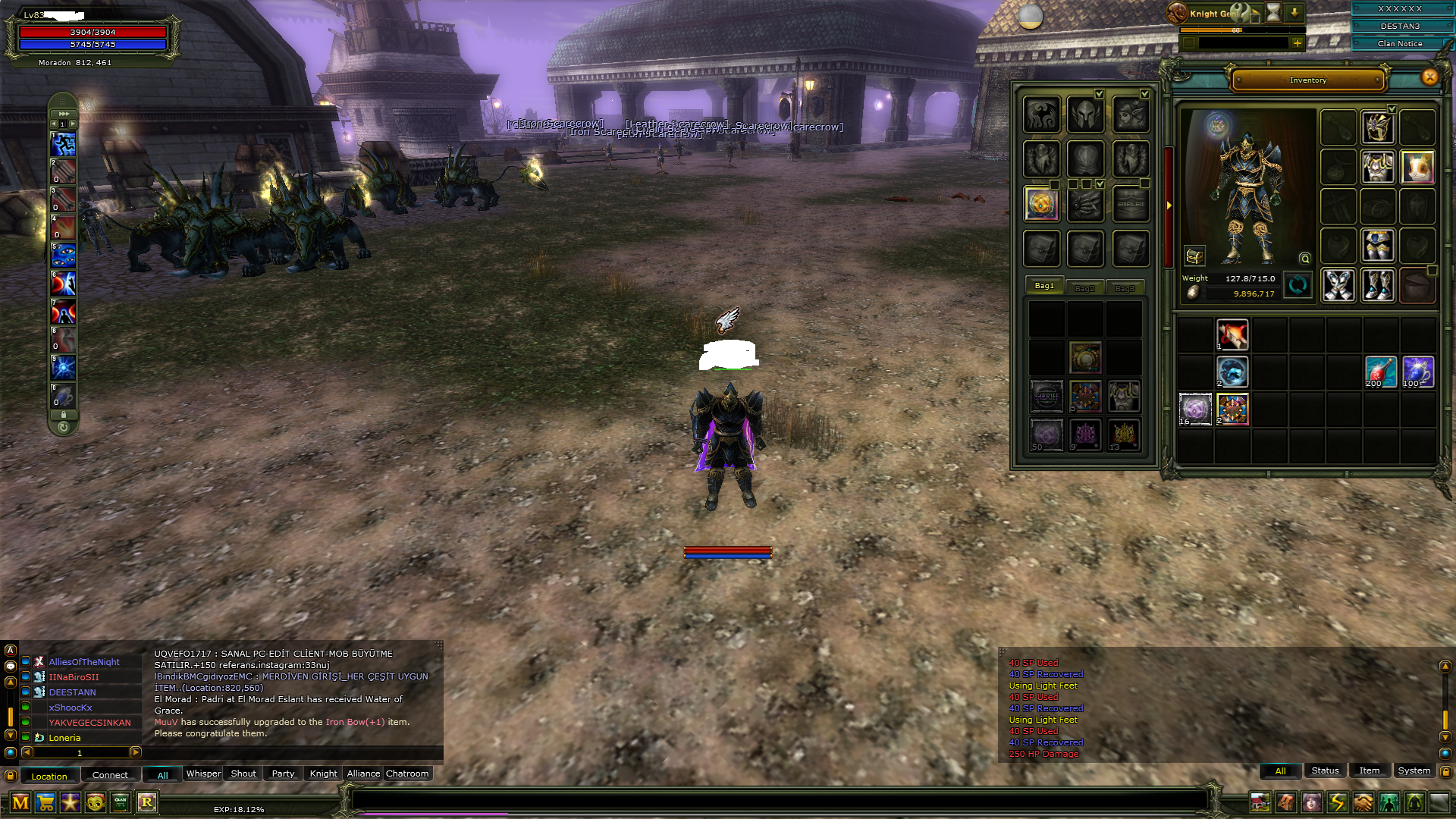
Task: Switch chat to the Party tab
Action: pyautogui.click(x=283, y=773)
